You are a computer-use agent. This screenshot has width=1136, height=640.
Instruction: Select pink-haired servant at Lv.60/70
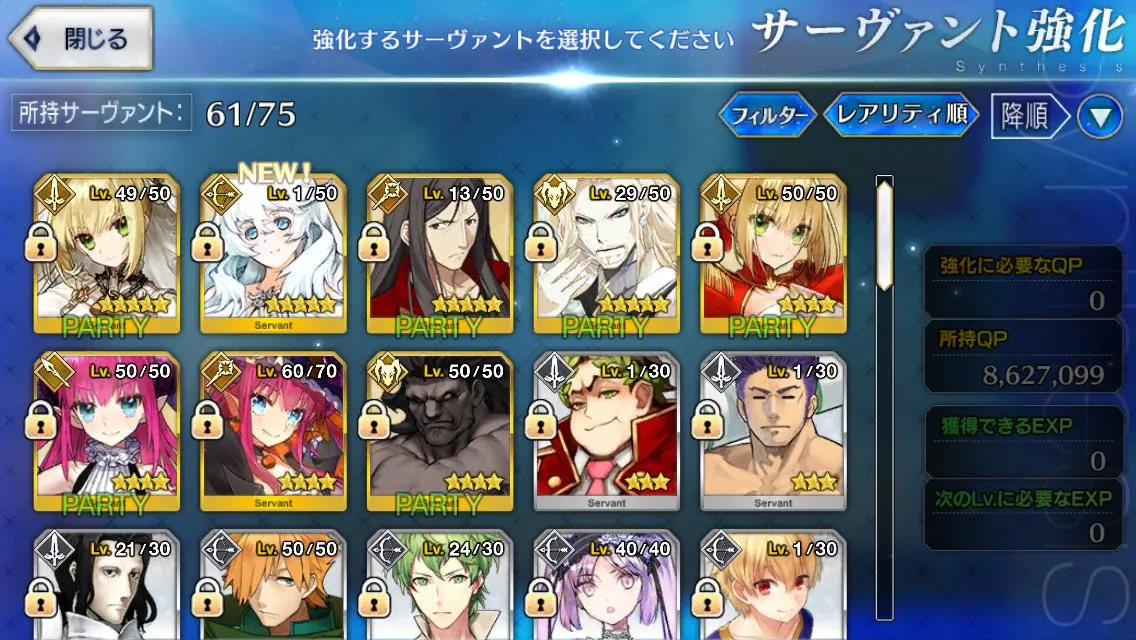tap(273, 432)
